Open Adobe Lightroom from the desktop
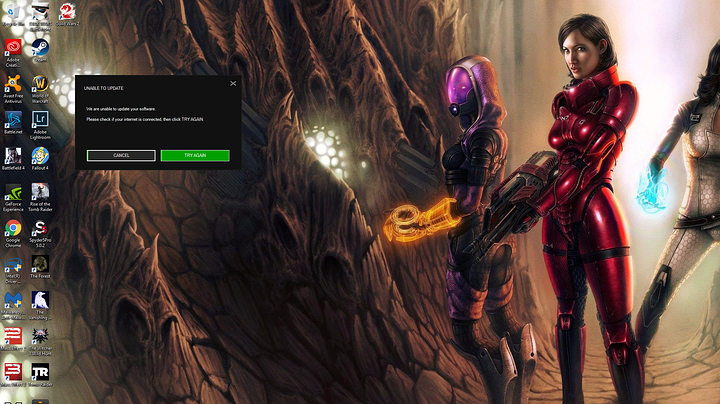The image size is (720, 404). coord(40,120)
